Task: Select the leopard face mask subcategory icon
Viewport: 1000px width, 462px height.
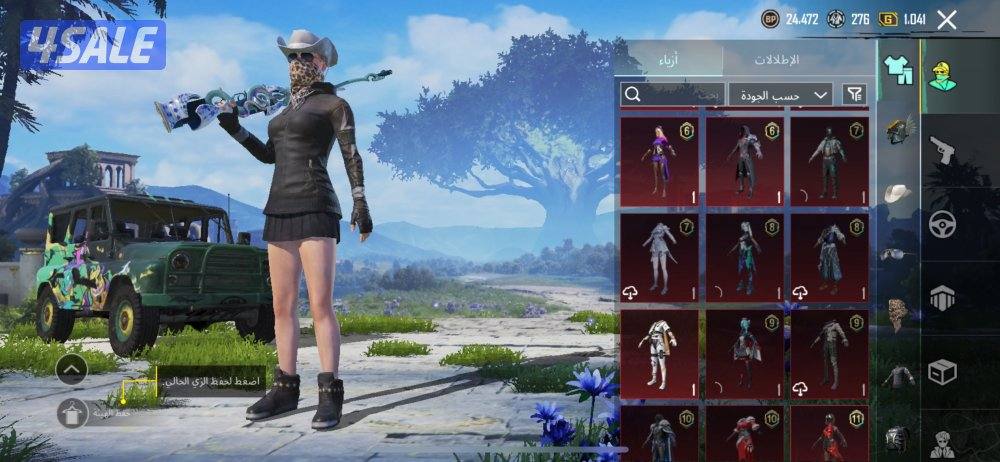Action: click(900, 313)
